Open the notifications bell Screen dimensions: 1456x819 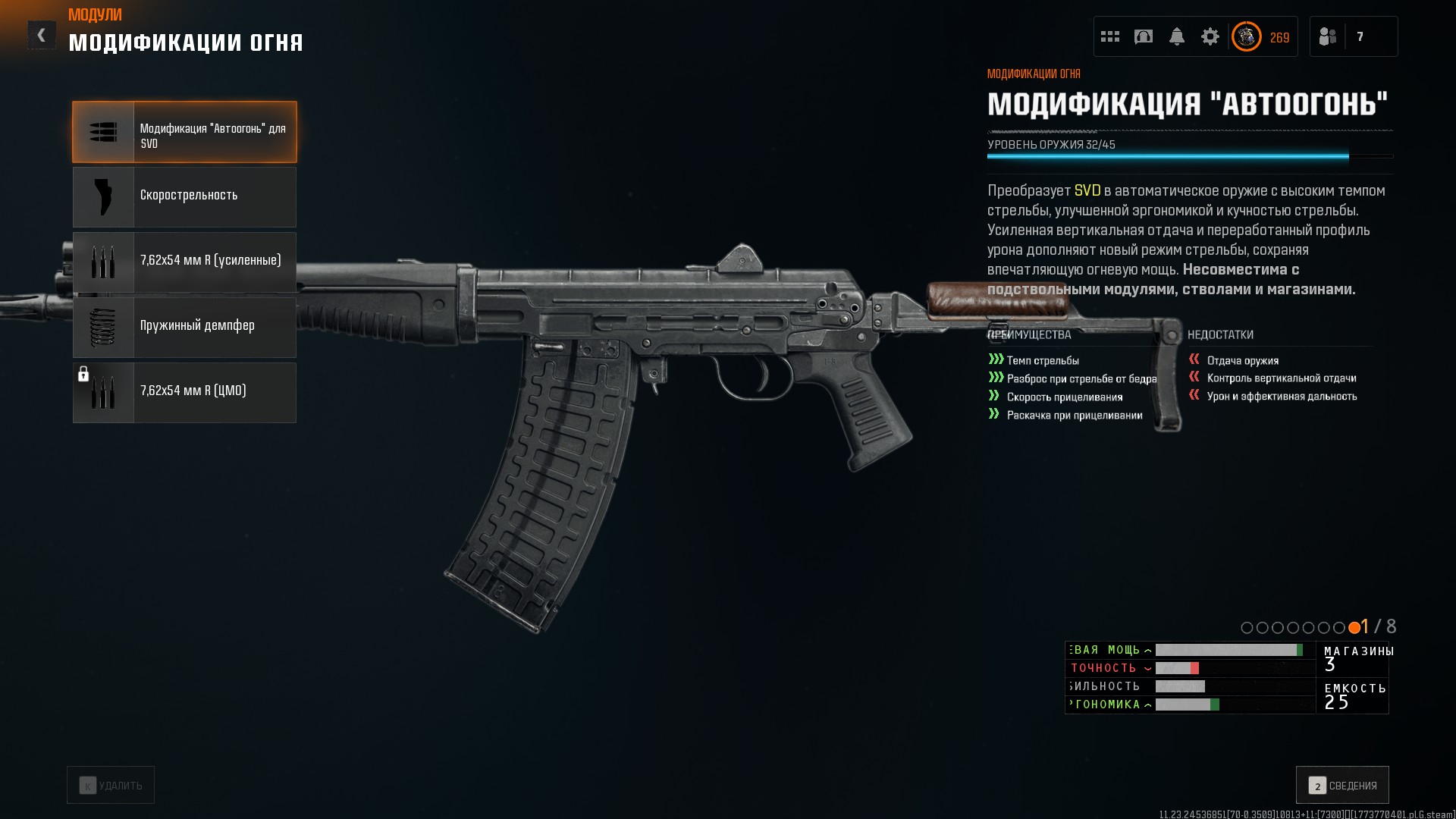pyautogui.click(x=1177, y=36)
